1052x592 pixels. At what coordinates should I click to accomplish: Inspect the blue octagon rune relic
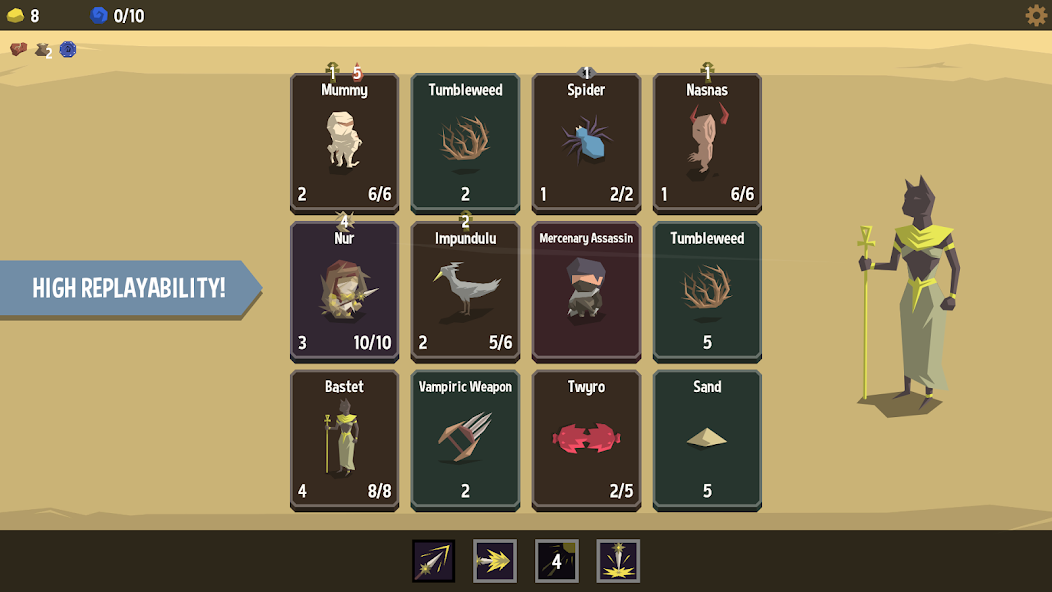[x=68, y=49]
